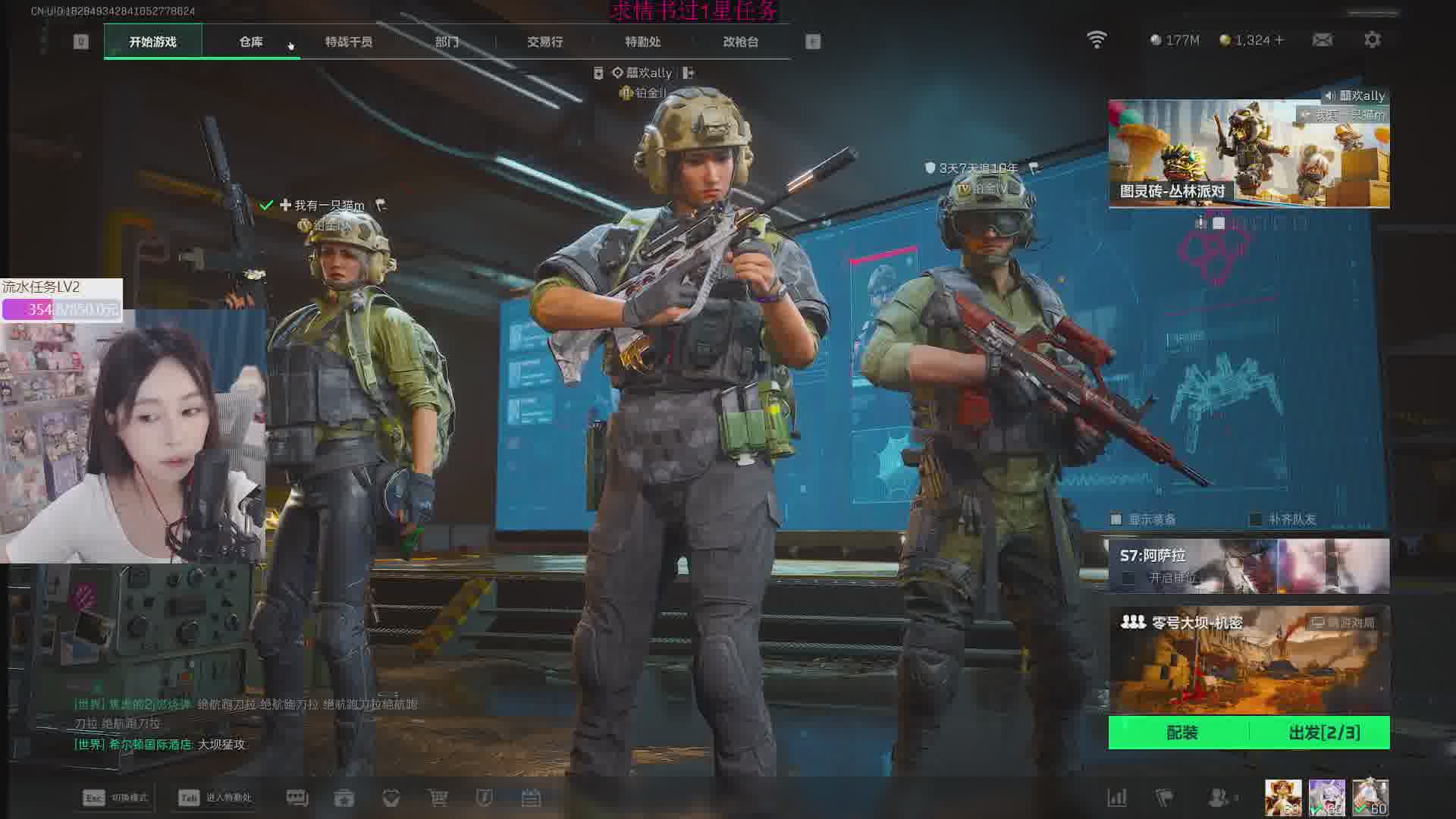1456x819 pixels.
Task: Toggle the 显示装备 show equipment checkbox
Action: 1116,519
